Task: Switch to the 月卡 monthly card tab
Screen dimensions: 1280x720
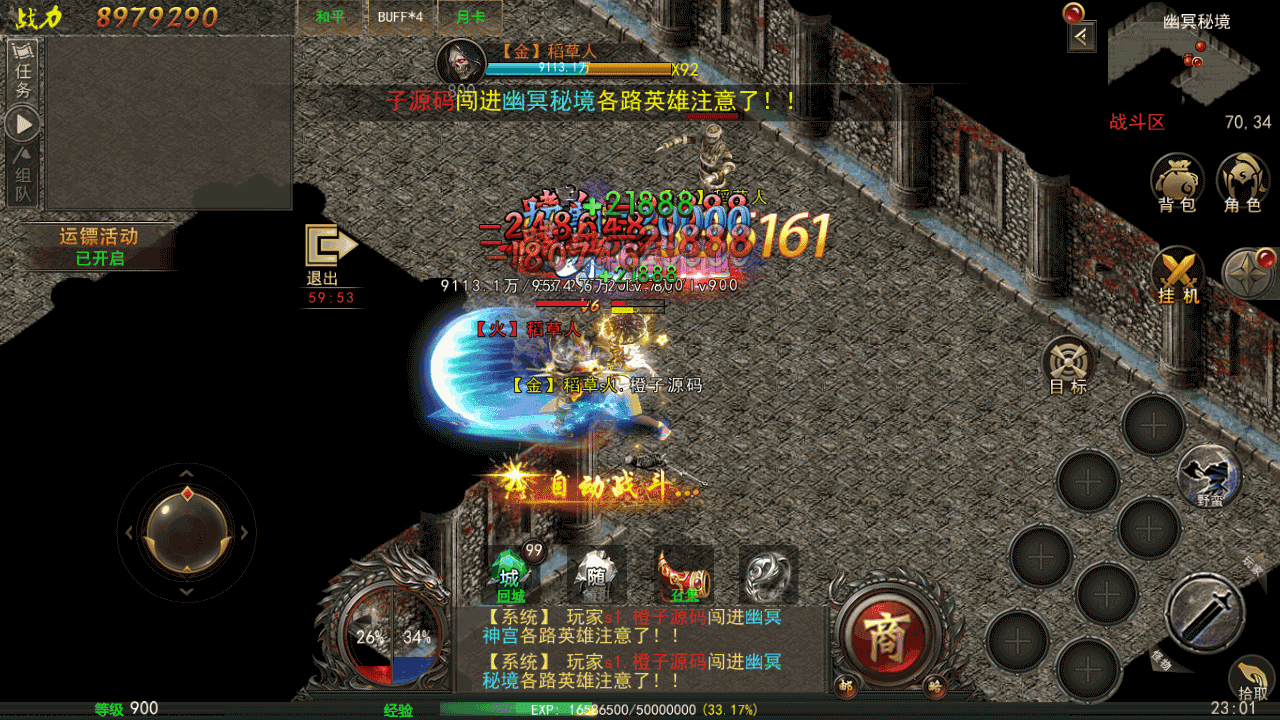Action: 470,17
